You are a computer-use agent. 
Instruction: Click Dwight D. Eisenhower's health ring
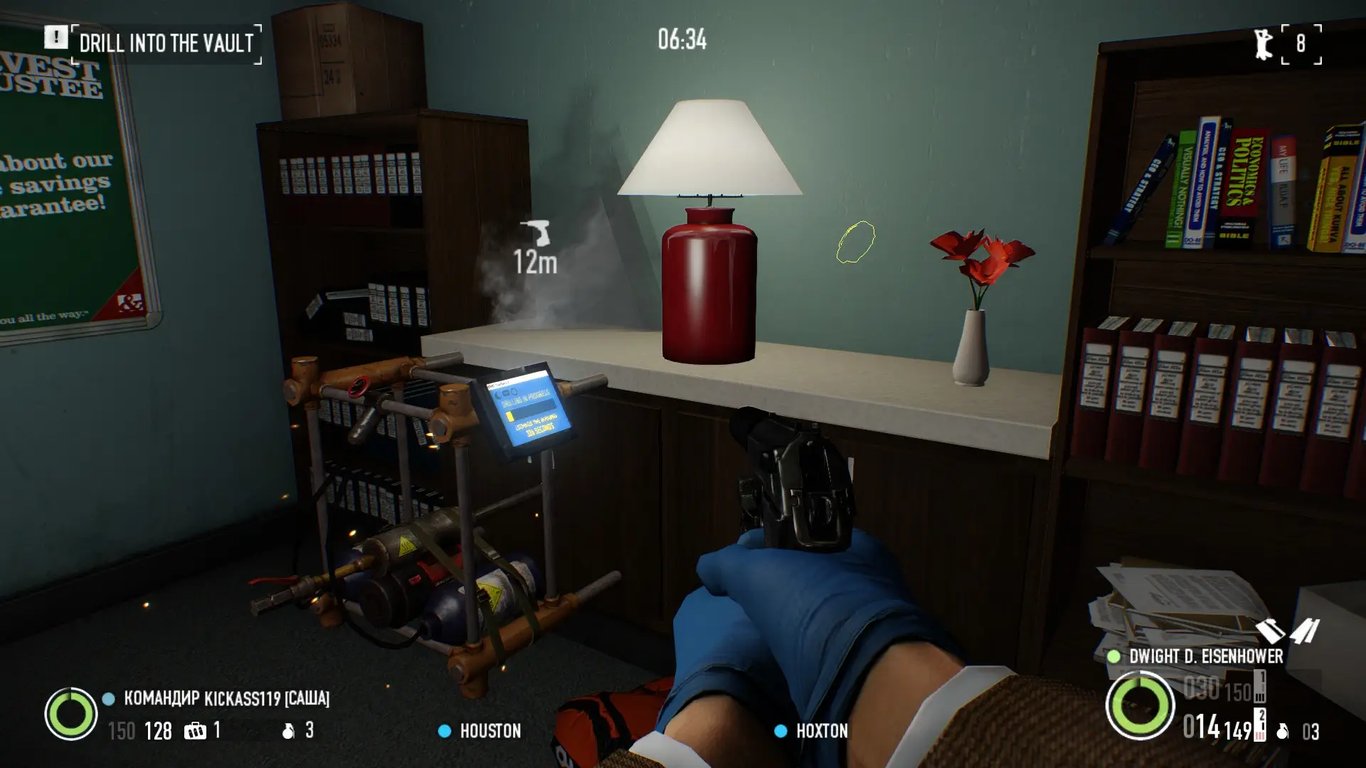click(1140, 706)
